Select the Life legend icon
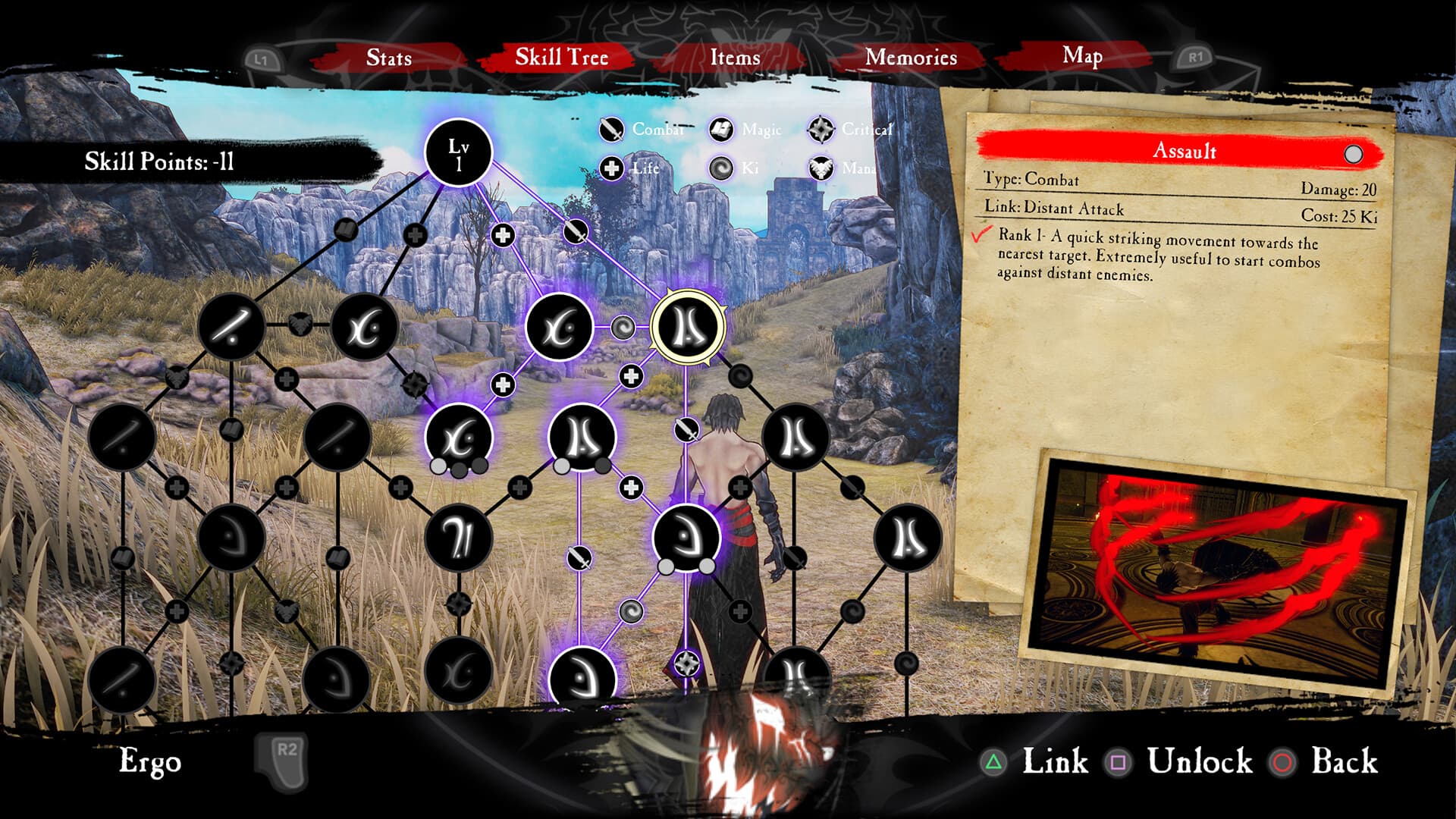Image resolution: width=1456 pixels, height=819 pixels. 611,168
